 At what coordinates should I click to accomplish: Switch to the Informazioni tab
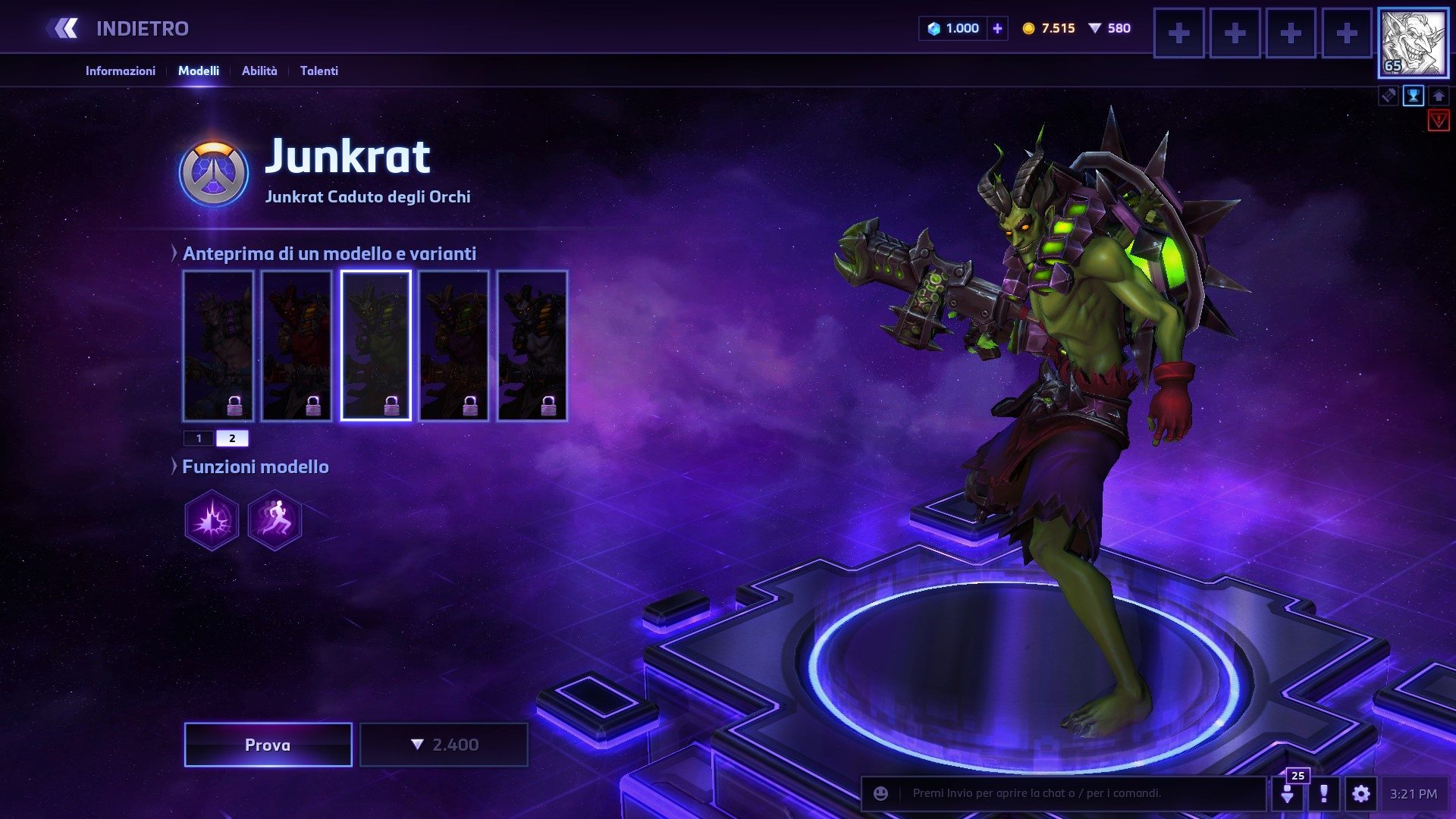(x=120, y=71)
